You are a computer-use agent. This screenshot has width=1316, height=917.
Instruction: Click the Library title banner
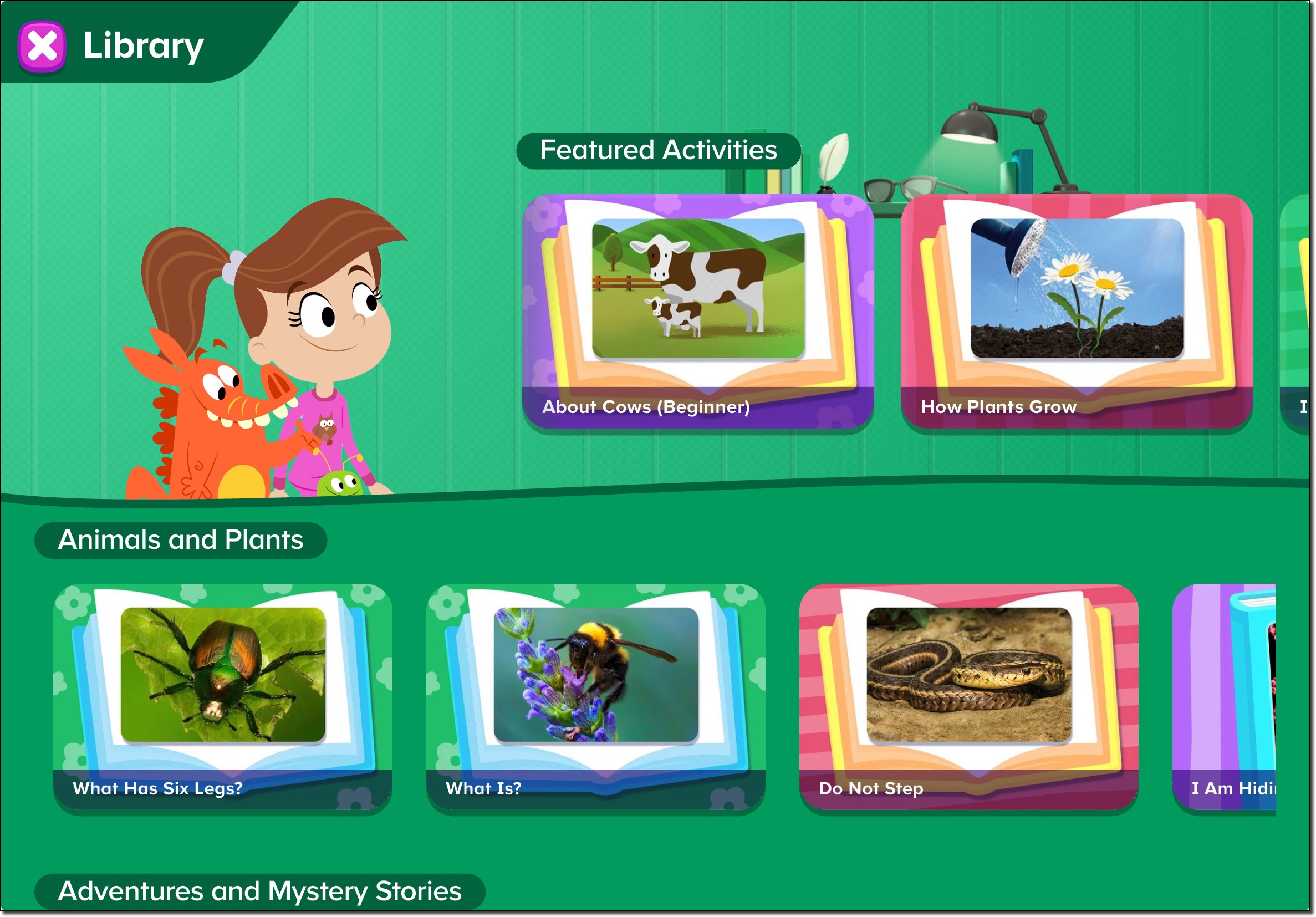point(142,45)
